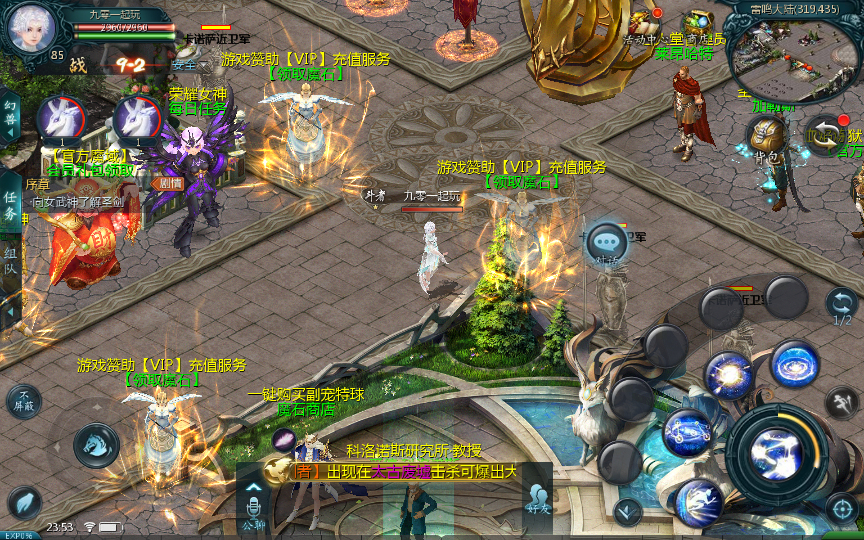Activate the swirling galaxy vortex skill
Image resolution: width=864 pixels, height=540 pixels.
click(x=795, y=364)
